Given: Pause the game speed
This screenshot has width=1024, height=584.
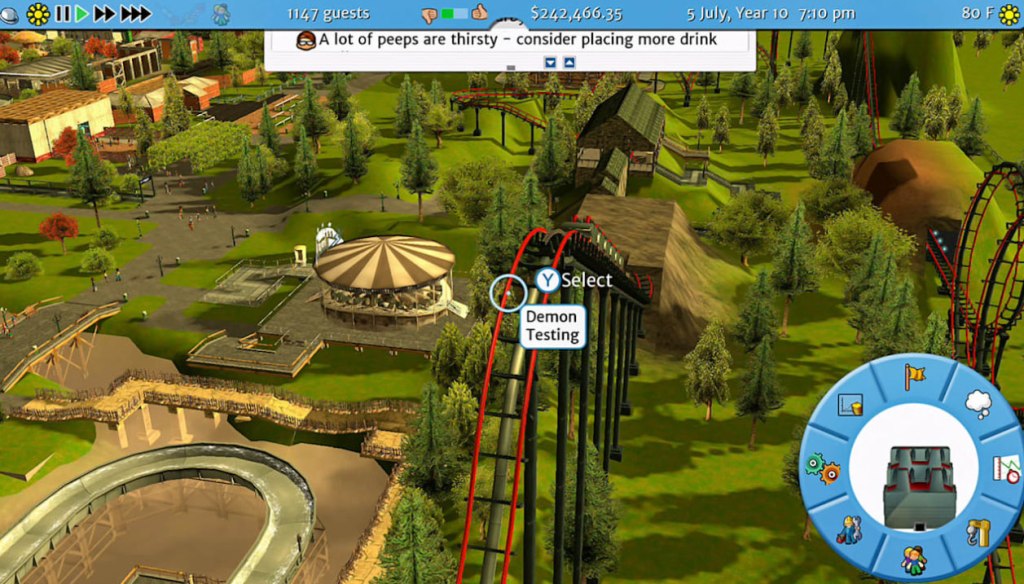Looking at the screenshot, I should point(63,14).
